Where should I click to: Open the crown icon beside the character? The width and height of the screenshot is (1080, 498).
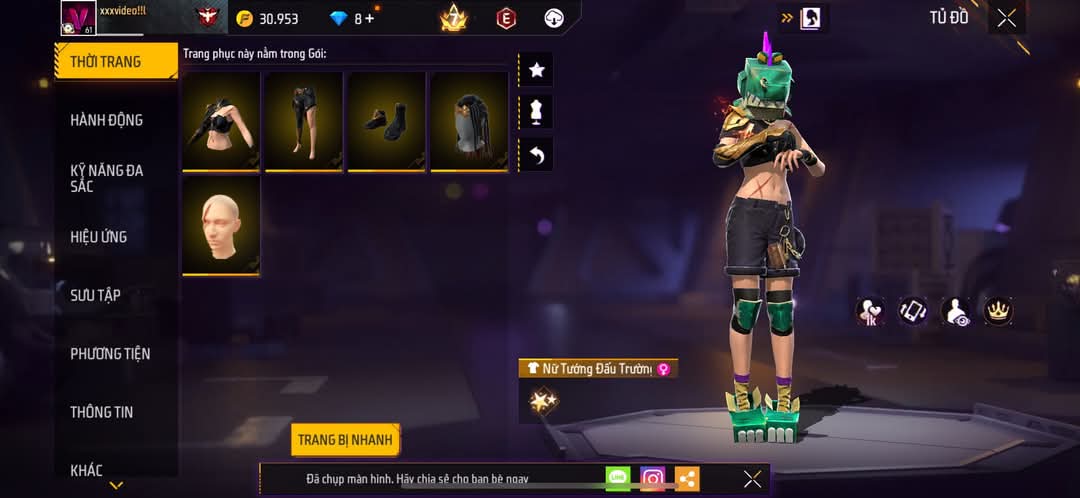coord(997,311)
